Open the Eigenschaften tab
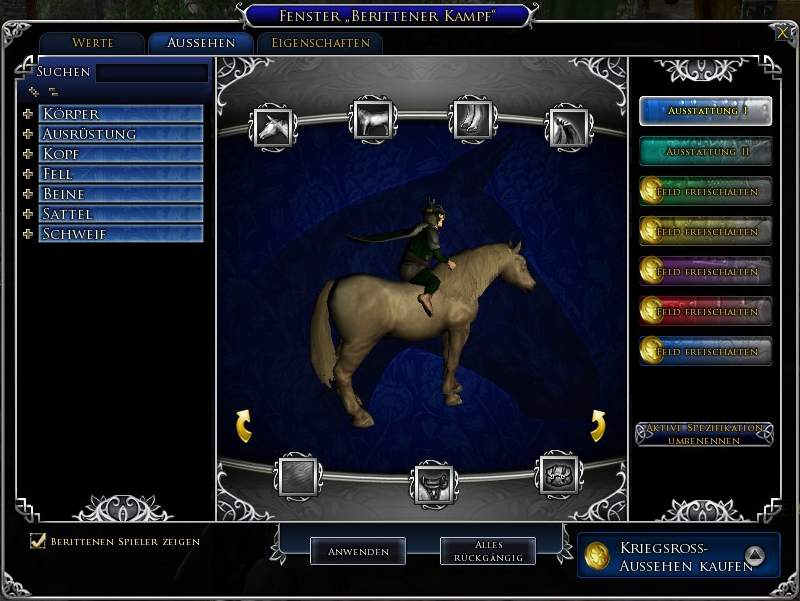The height and width of the screenshot is (601, 800). pos(320,43)
